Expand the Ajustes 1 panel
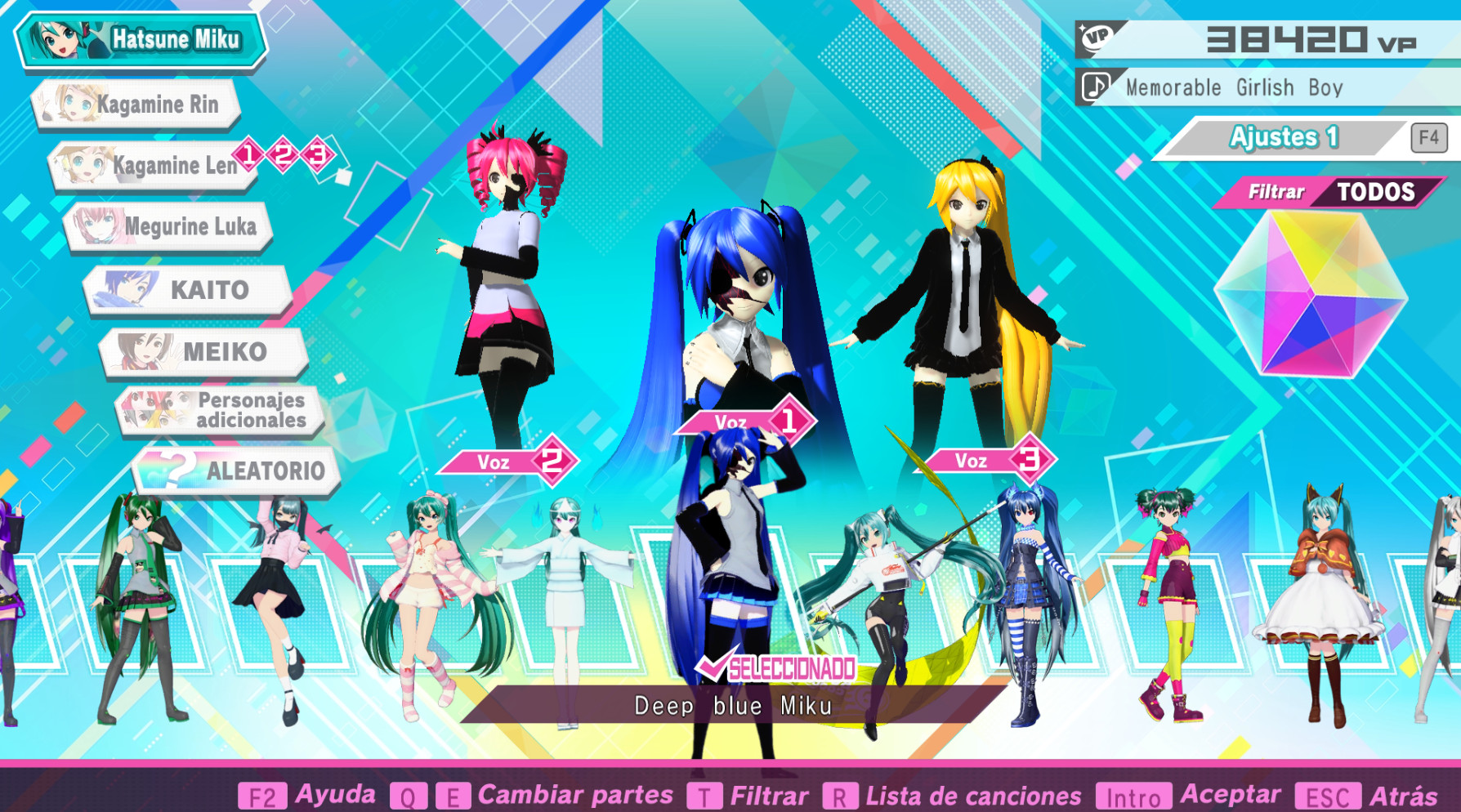This screenshot has width=1461, height=812. (x=1285, y=136)
